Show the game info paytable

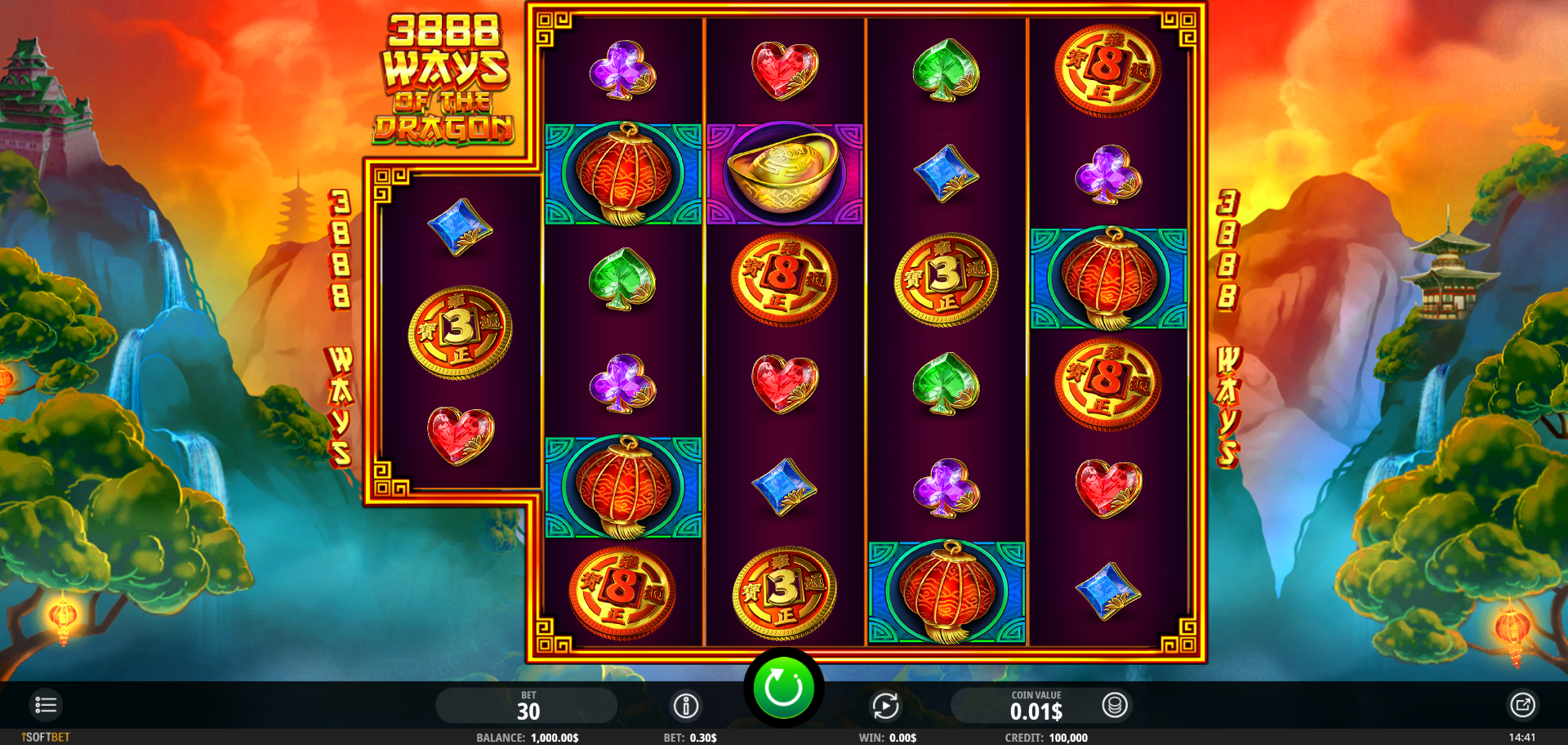[686, 706]
